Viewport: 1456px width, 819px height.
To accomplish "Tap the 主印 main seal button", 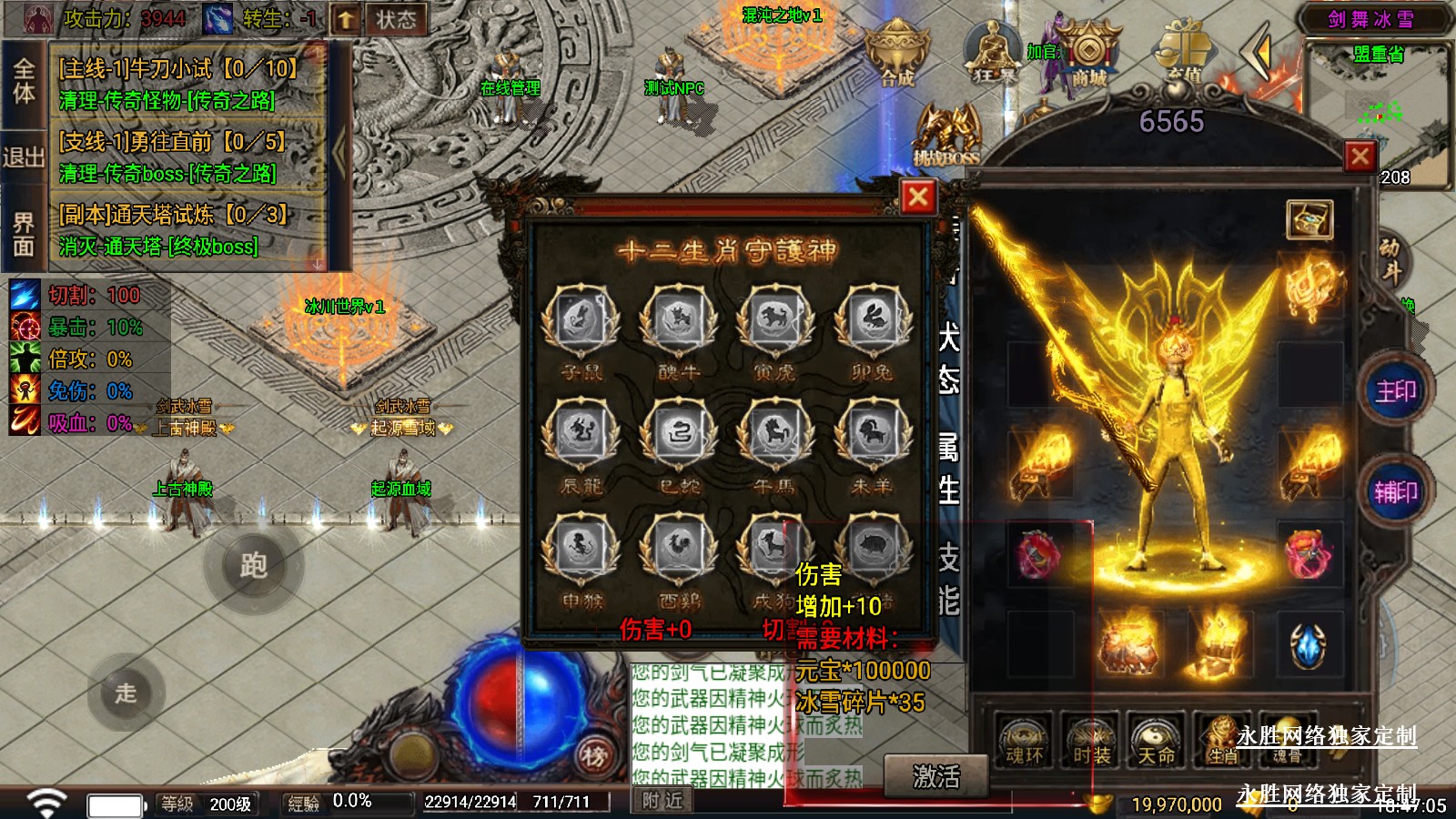I will click(x=1395, y=391).
